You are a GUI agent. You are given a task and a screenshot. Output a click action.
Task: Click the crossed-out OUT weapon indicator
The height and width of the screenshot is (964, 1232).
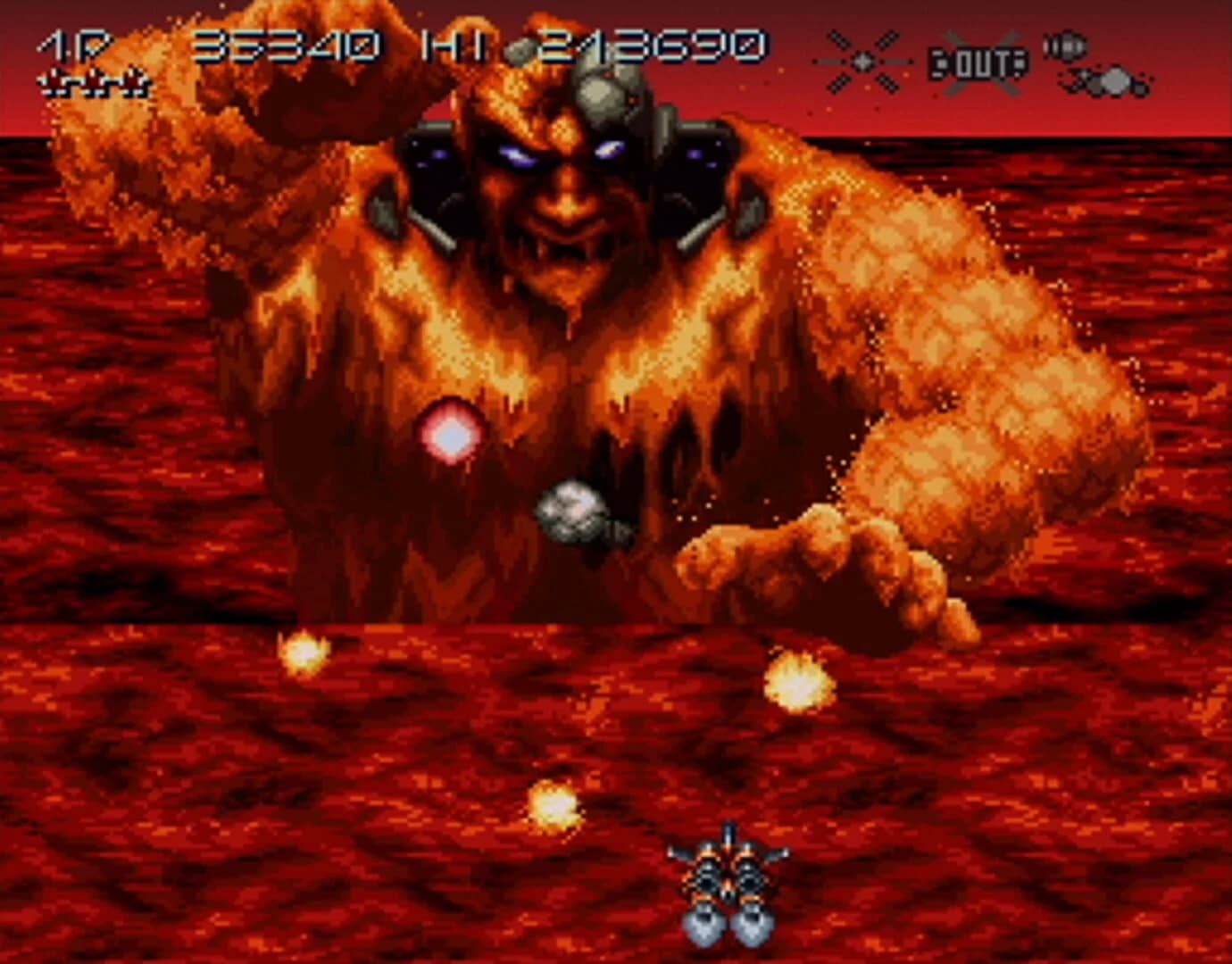pos(978,62)
